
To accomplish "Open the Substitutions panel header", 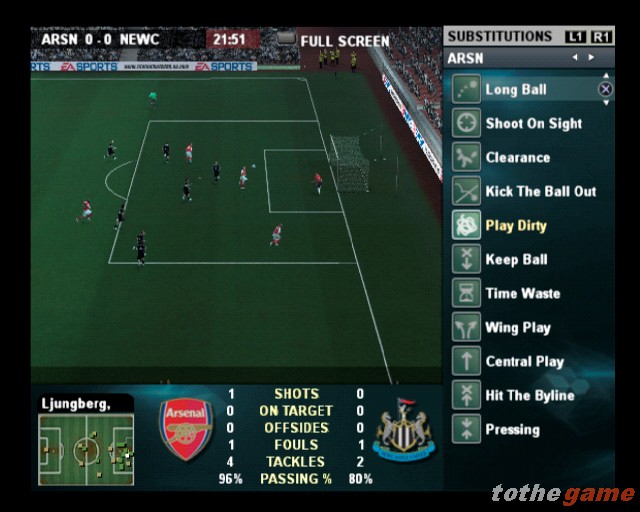I will [x=500, y=37].
